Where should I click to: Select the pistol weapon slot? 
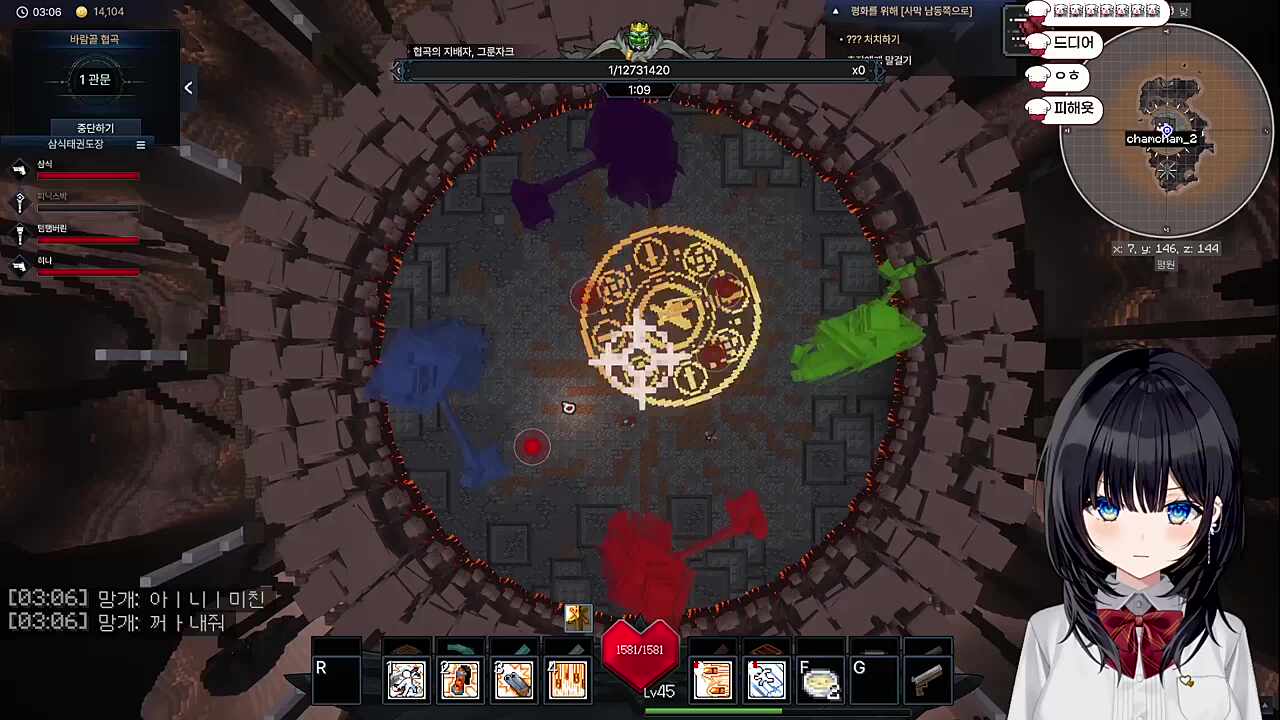tap(927, 680)
